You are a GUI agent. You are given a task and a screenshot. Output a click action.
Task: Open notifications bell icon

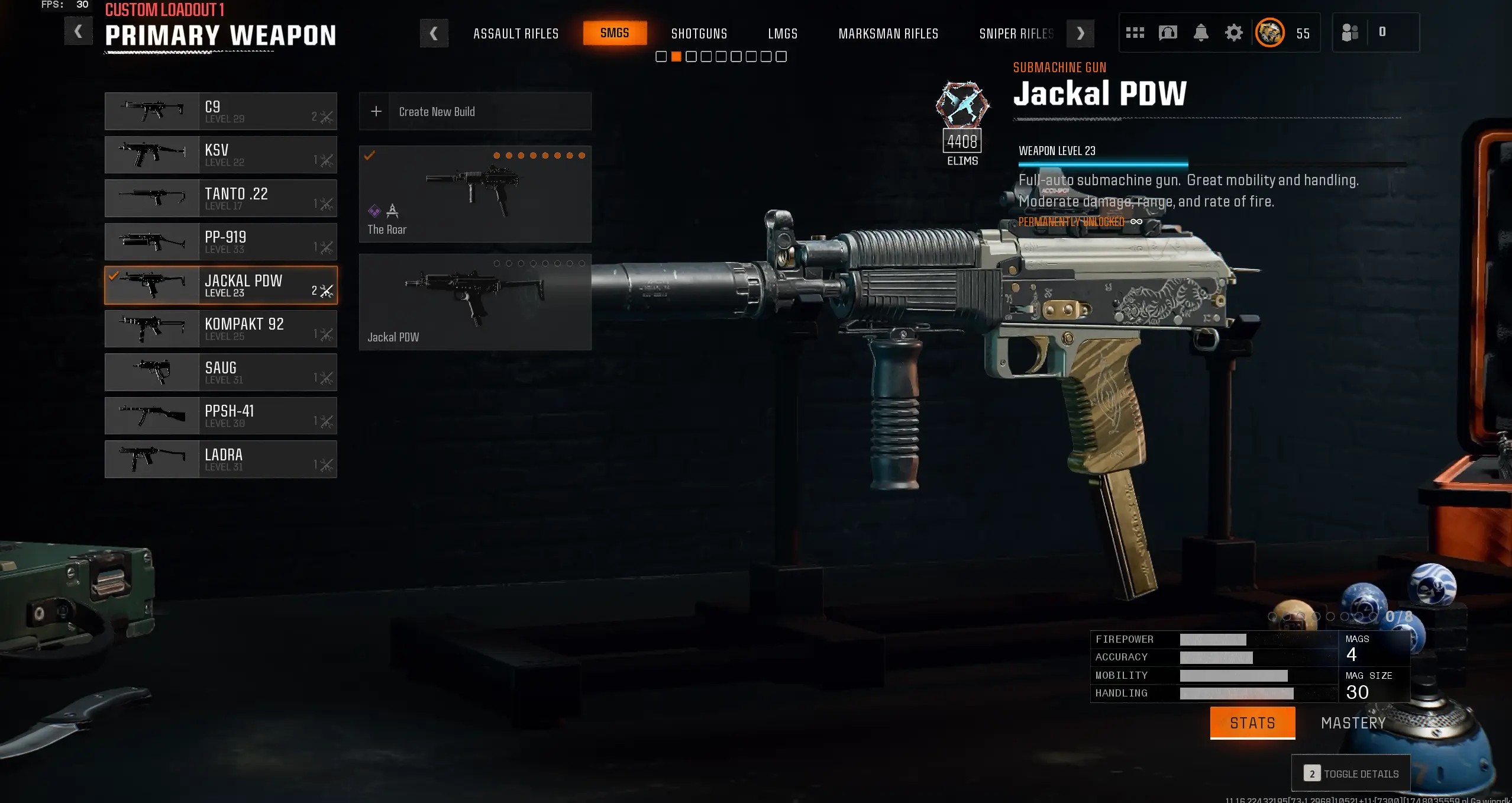pyautogui.click(x=1200, y=33)
